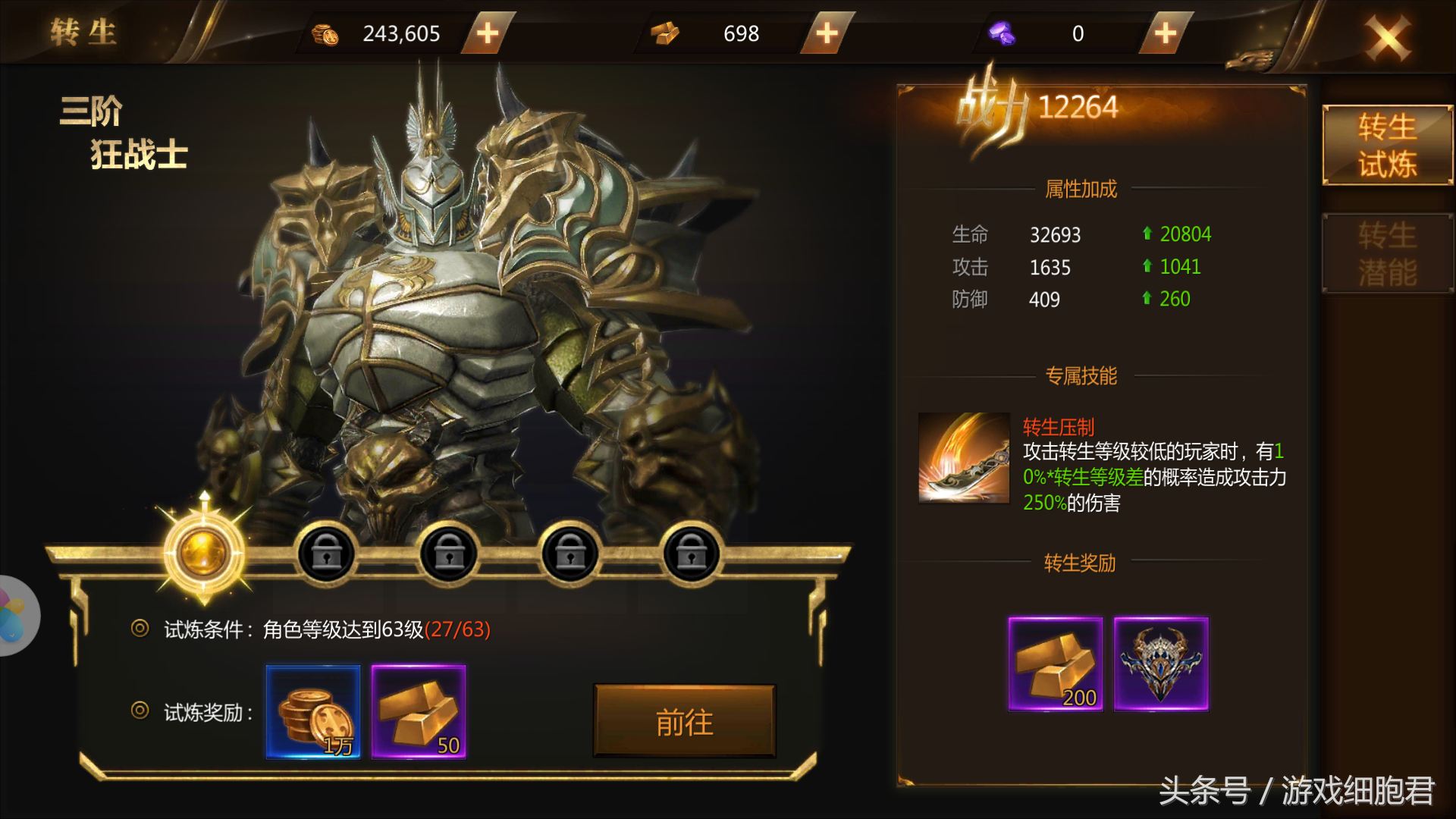Tap the 1万 coin trial reward icon

[312, 713]
